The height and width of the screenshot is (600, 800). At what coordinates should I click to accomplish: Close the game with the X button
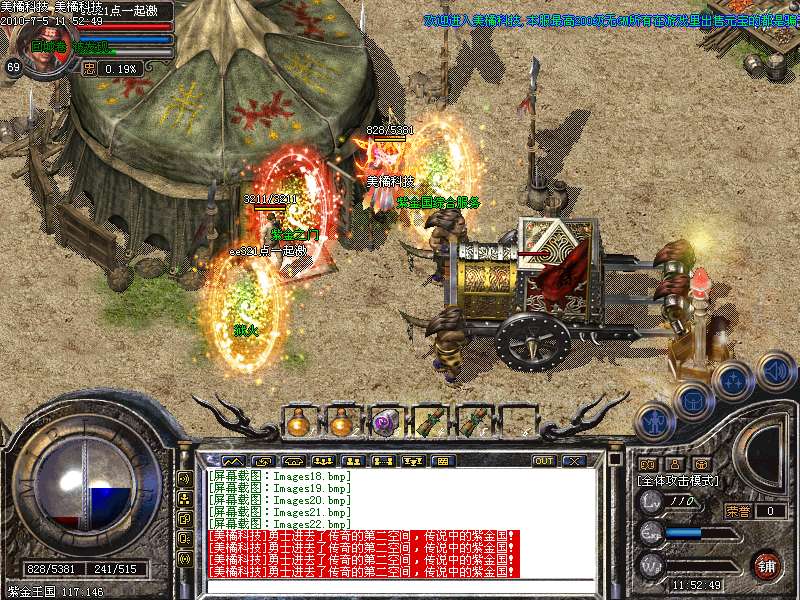(x=573, y=461)
